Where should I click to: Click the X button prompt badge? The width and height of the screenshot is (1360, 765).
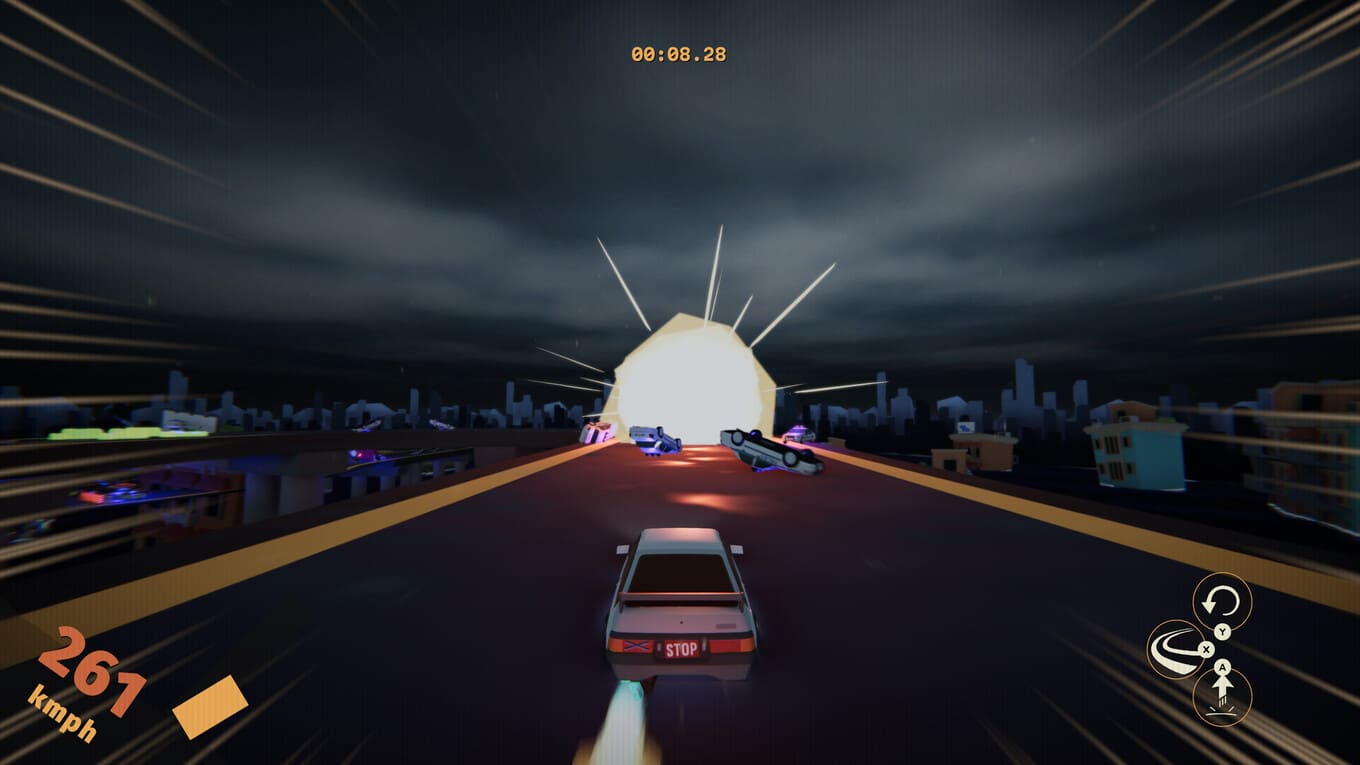[x=1206, y=649]
